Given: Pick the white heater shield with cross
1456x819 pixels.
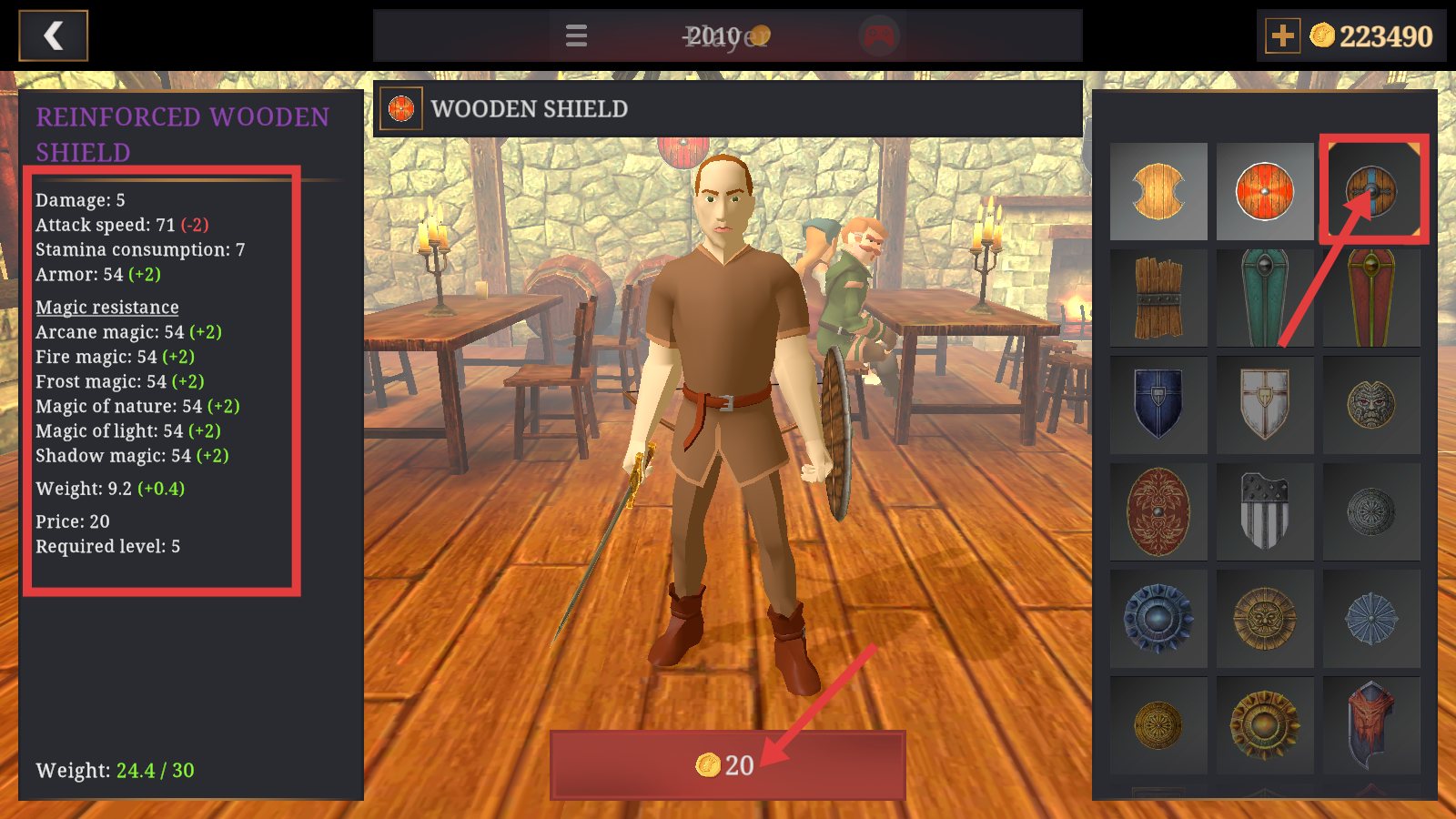Looking at the screenshot, I should (1265, 404).
